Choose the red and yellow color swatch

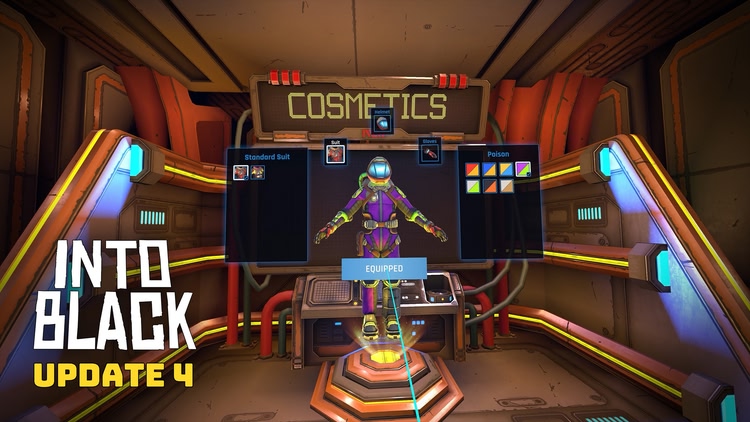click(473, 170)
